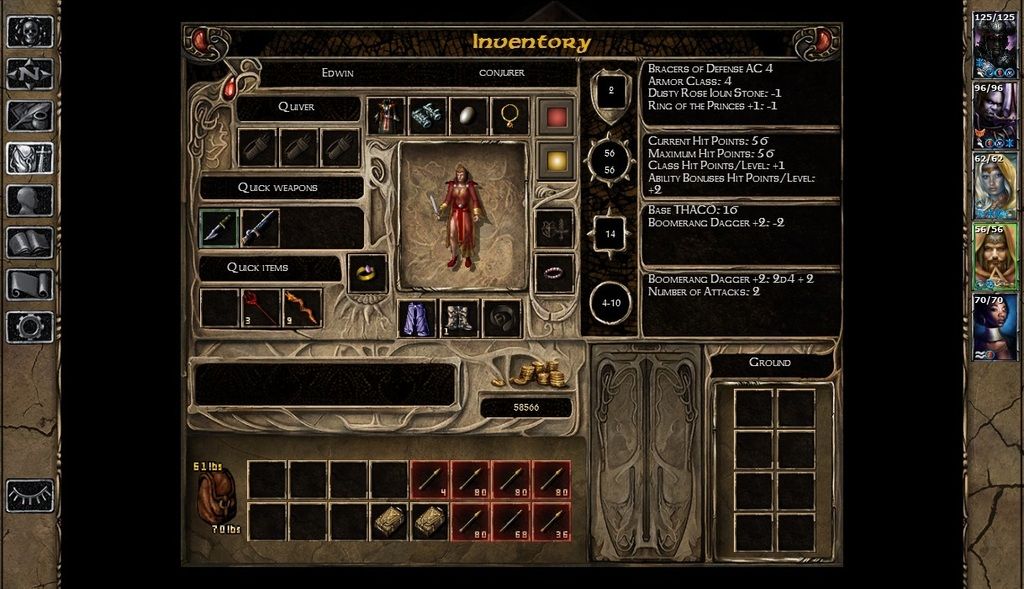The image size is (1024, 589).
Task: Select the fiery wand with 9 charges
Action: [x=302, y=307]
